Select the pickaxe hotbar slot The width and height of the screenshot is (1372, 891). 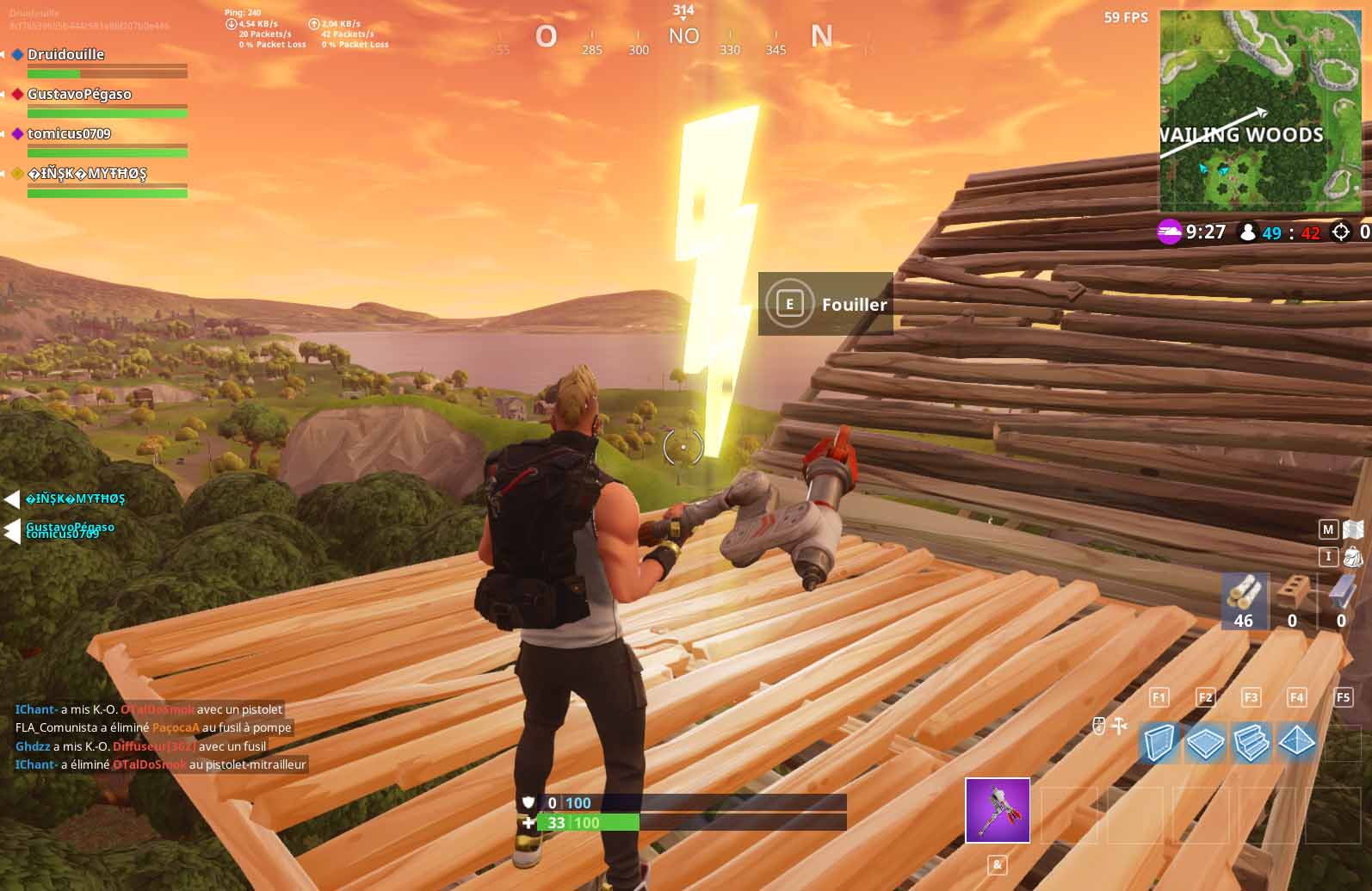point(997,810)
